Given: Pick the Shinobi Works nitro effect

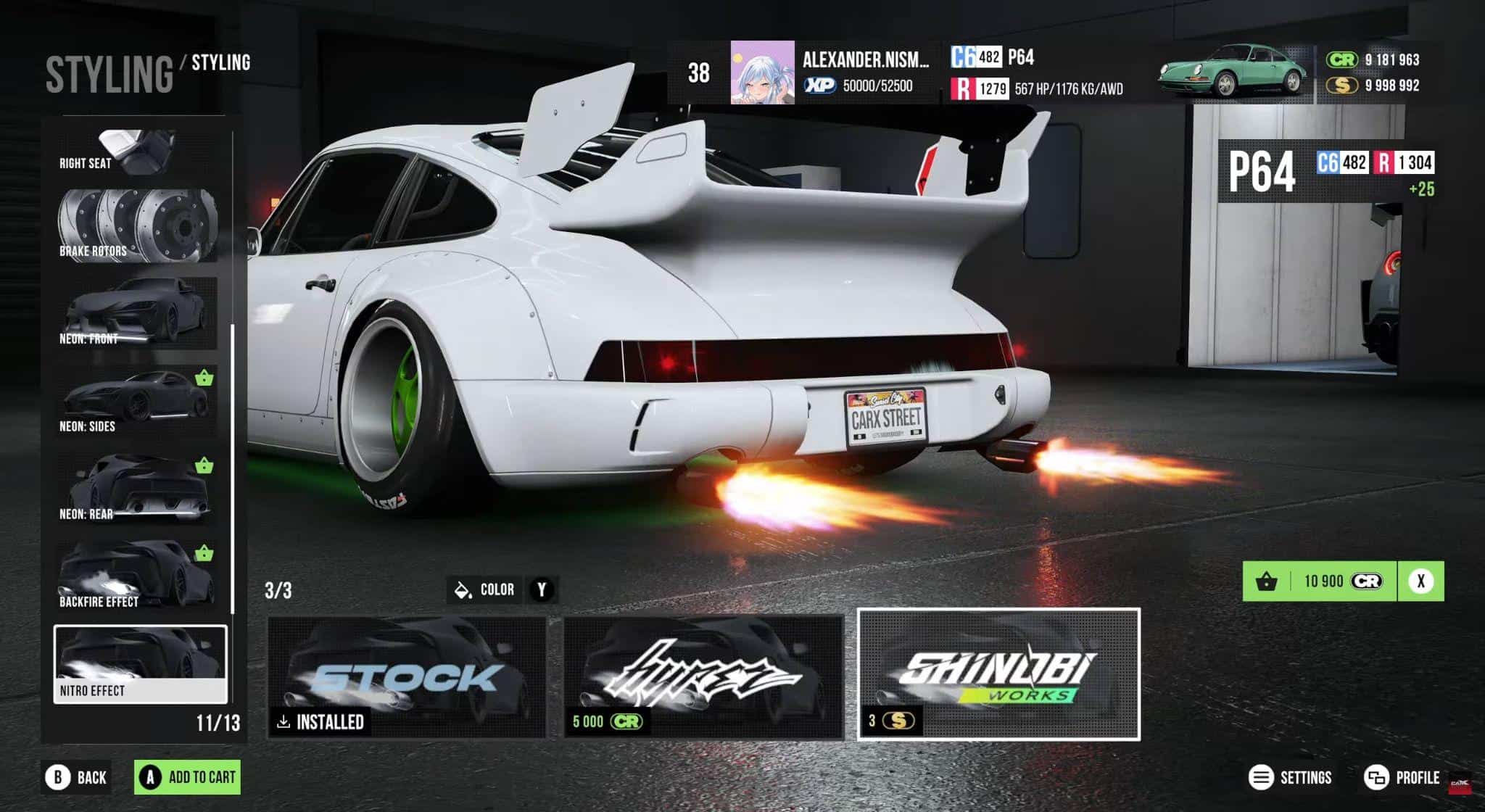Looking at the screenshot, I should point(998,674).
